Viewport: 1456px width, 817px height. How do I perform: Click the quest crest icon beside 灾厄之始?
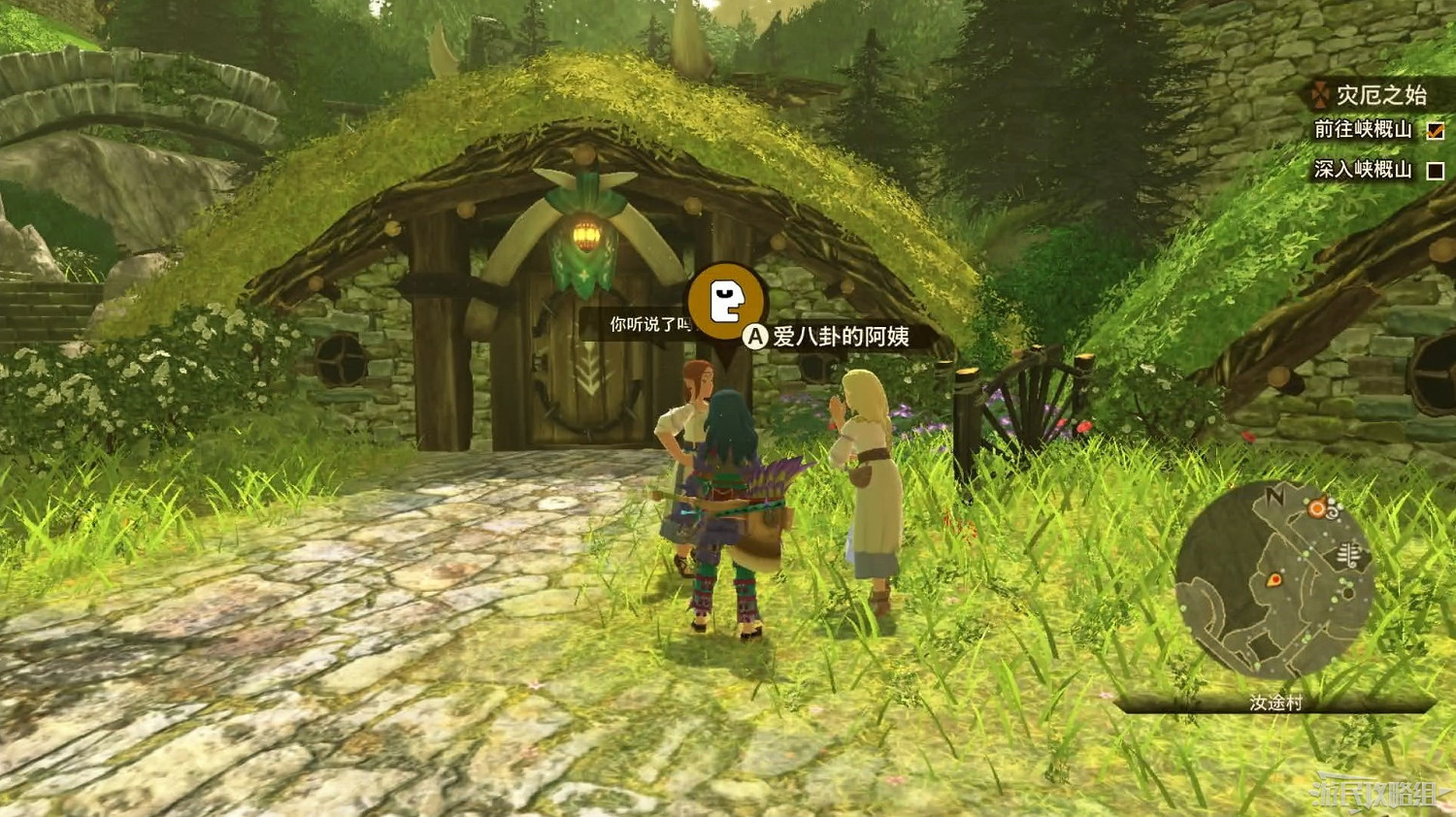coord(1318,94)
